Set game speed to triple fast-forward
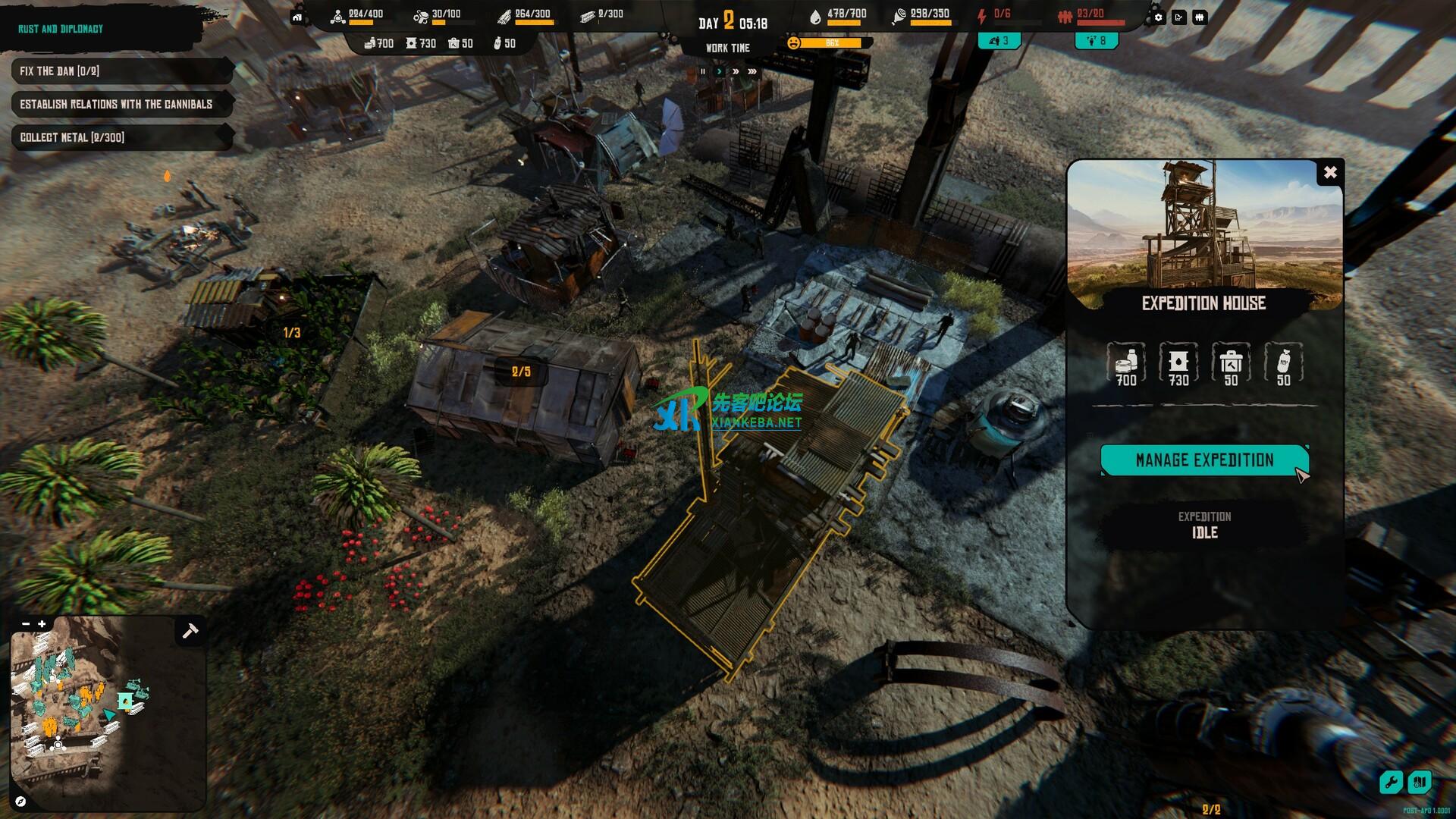Image resolution: width=1456 pixels, height=819 pixels. (752, 71)
